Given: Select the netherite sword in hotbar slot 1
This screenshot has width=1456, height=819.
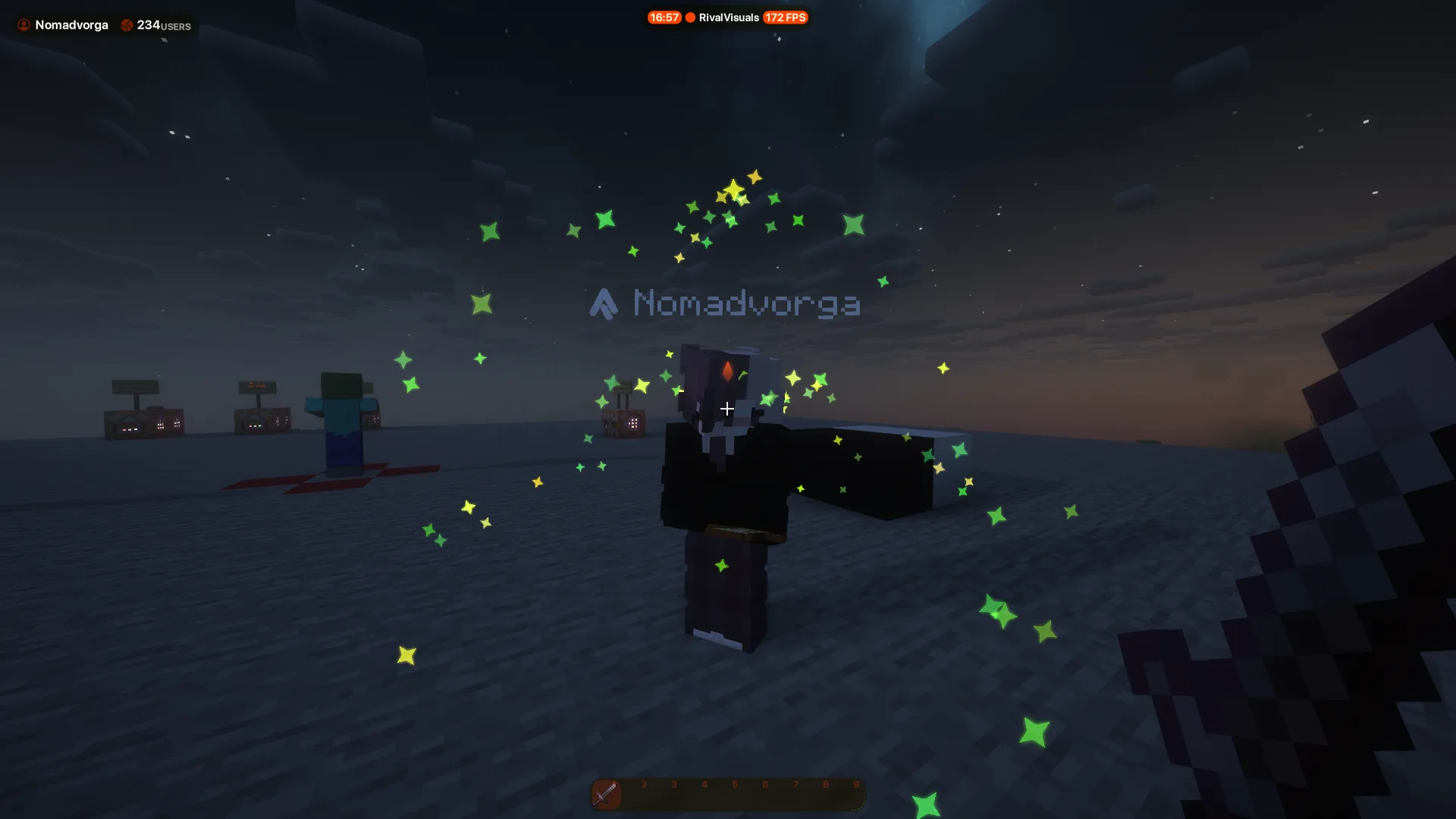Looking at the screenshot, I should point(607,794).
